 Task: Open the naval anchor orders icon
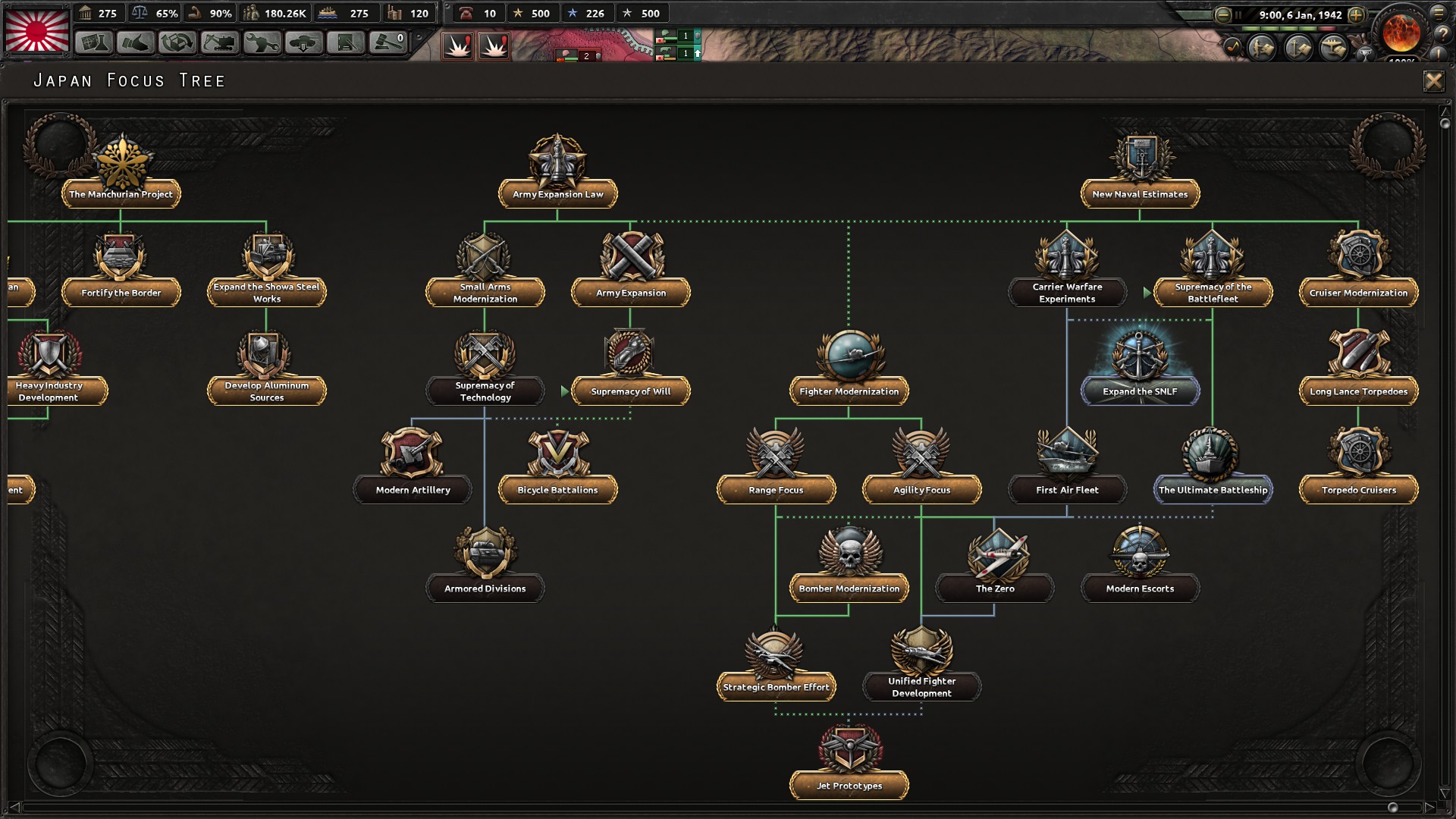pos(1297,49)
